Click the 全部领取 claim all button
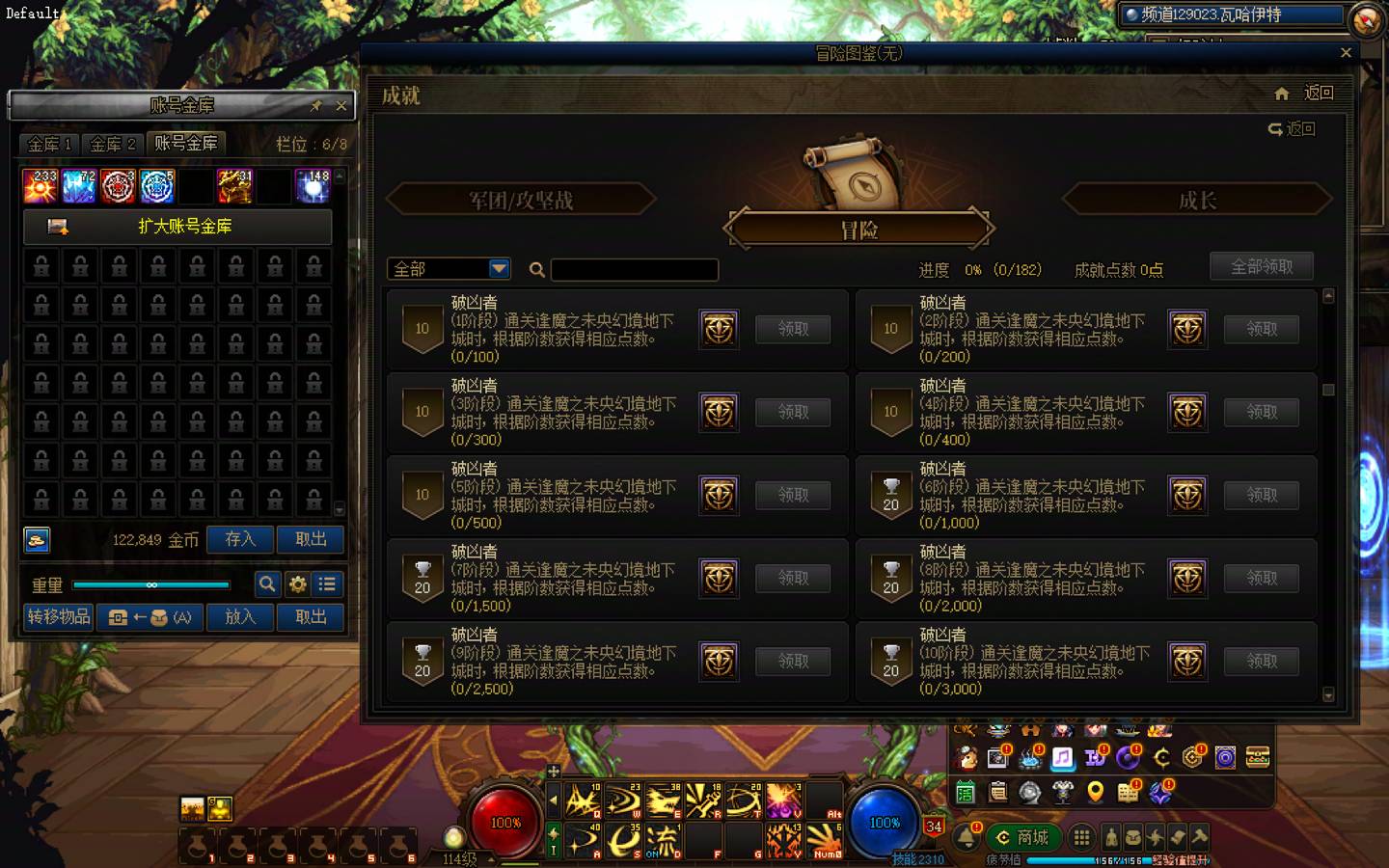The width and height of the screenshot is (1389, 868). tap(1262, 266)
